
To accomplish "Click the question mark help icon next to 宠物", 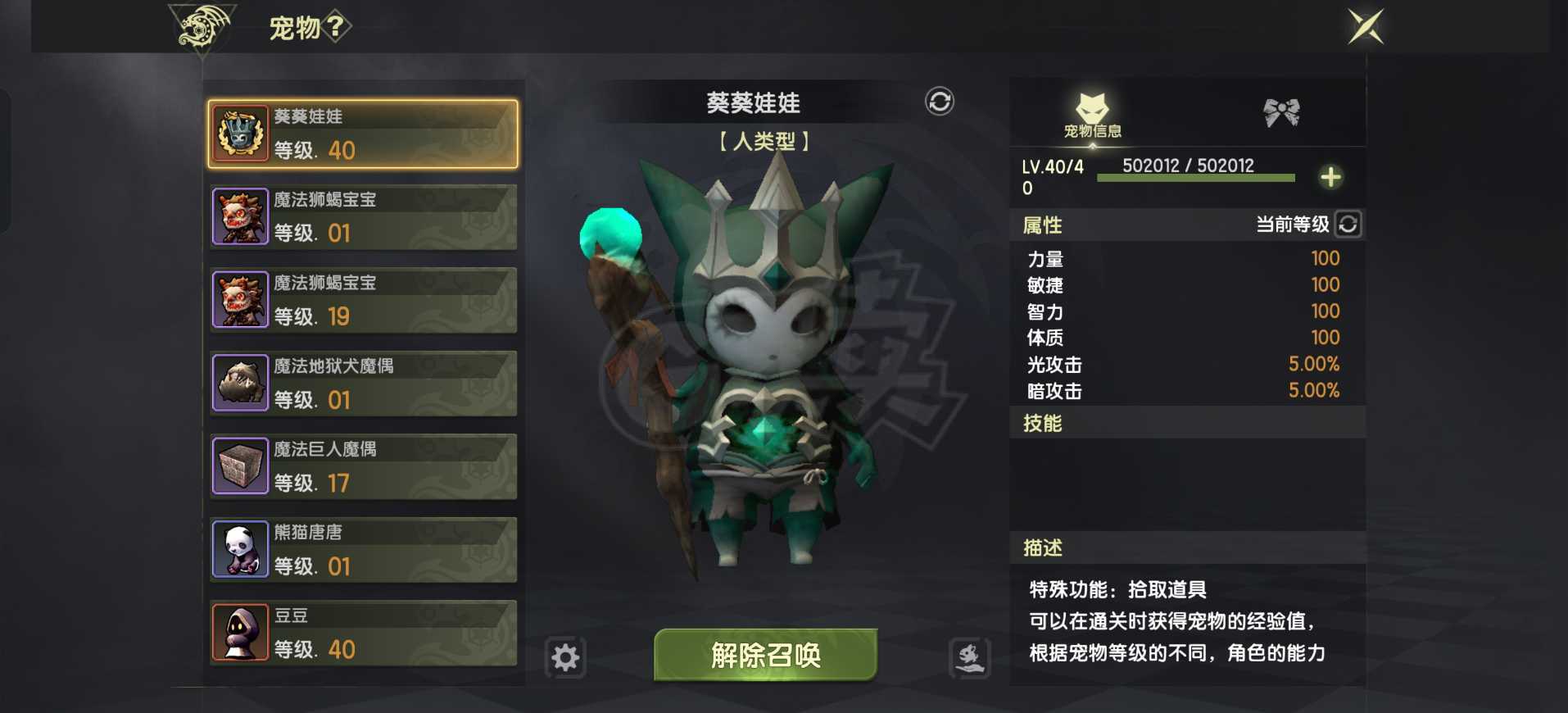I will point(336,26).
